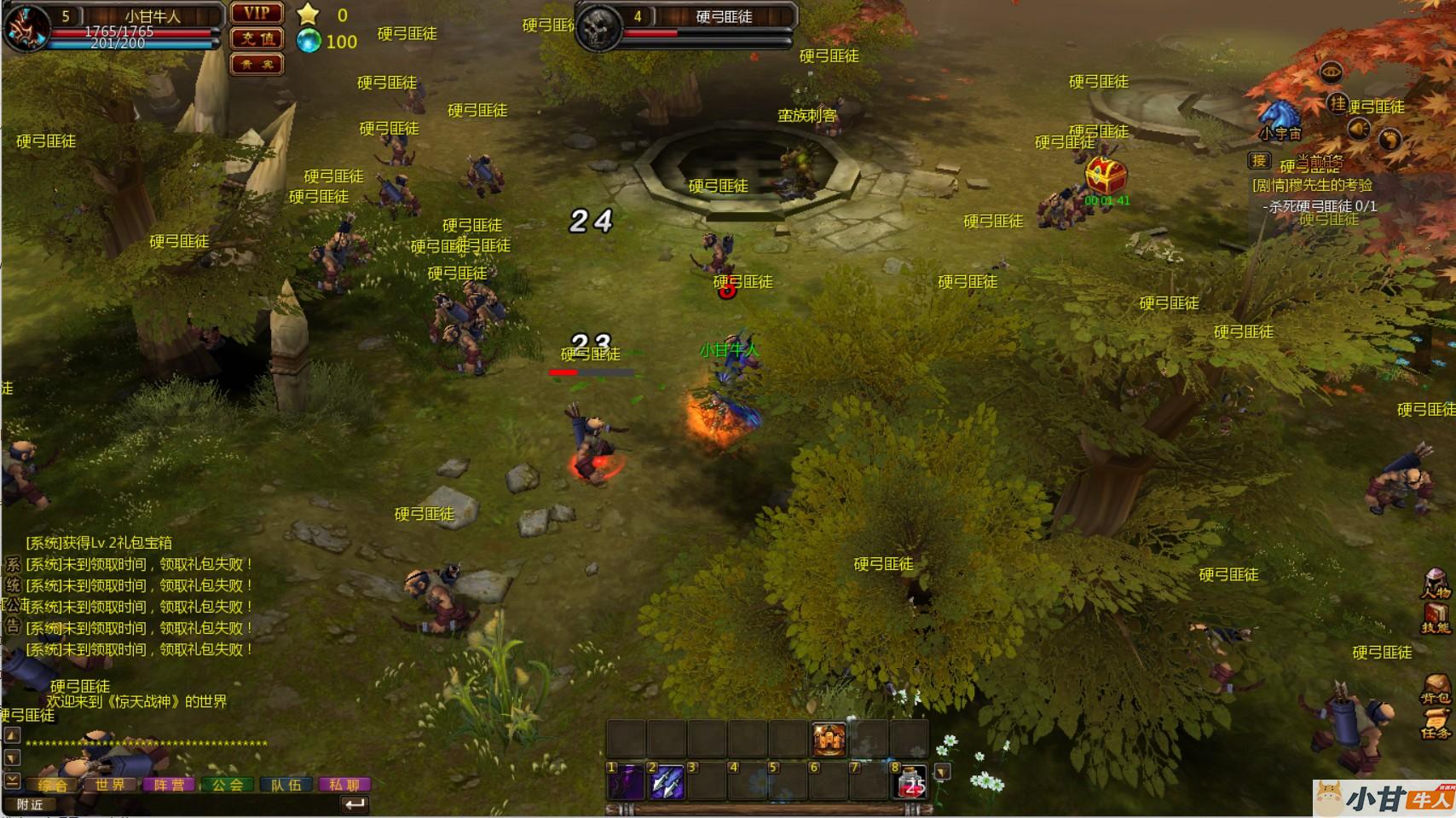Switch to the 公会 guild chat tab
This screenshot has width=1456, height=818.
point(228,785)
